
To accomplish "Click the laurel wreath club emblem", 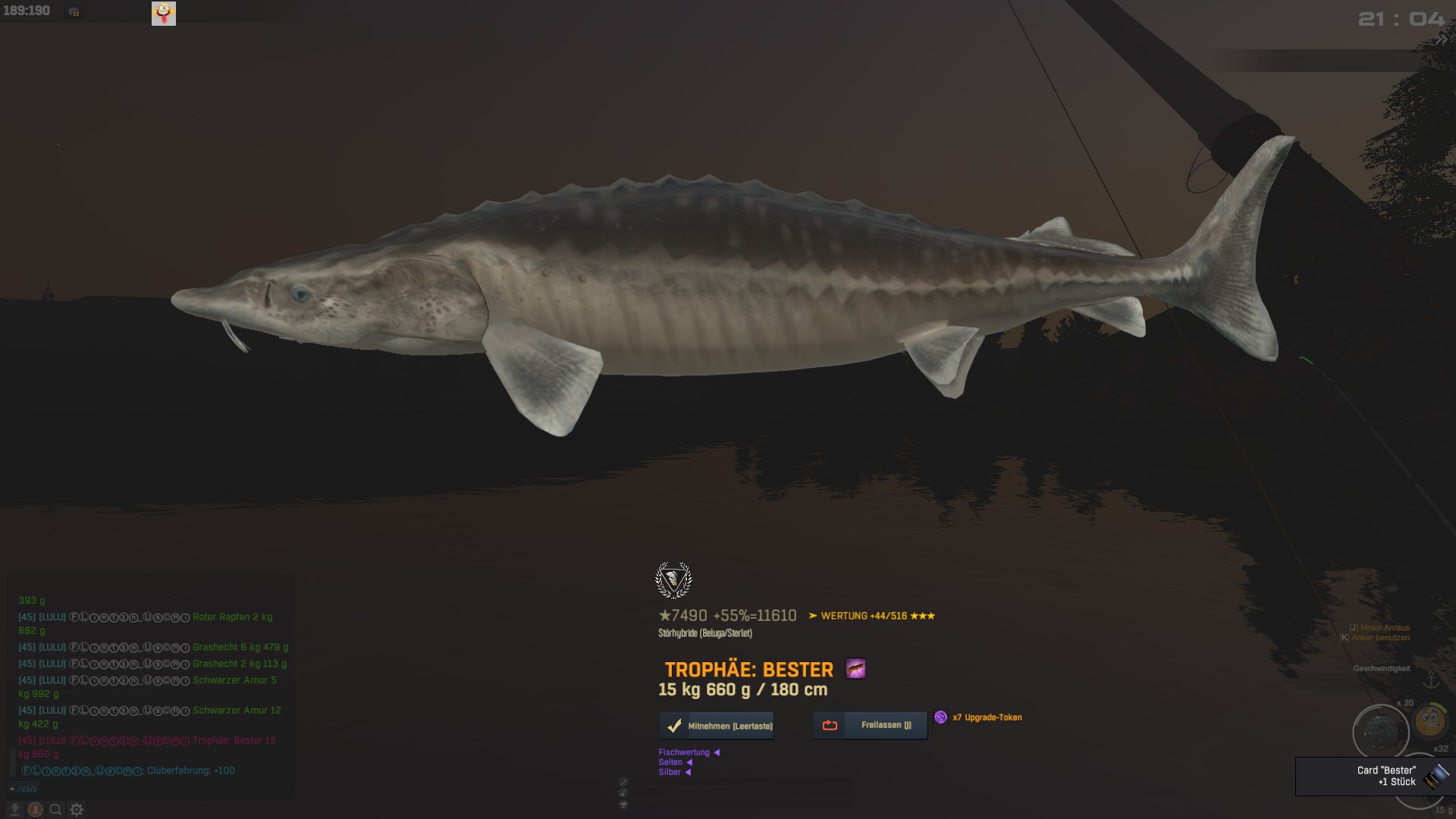I will (x=673, y=580).
